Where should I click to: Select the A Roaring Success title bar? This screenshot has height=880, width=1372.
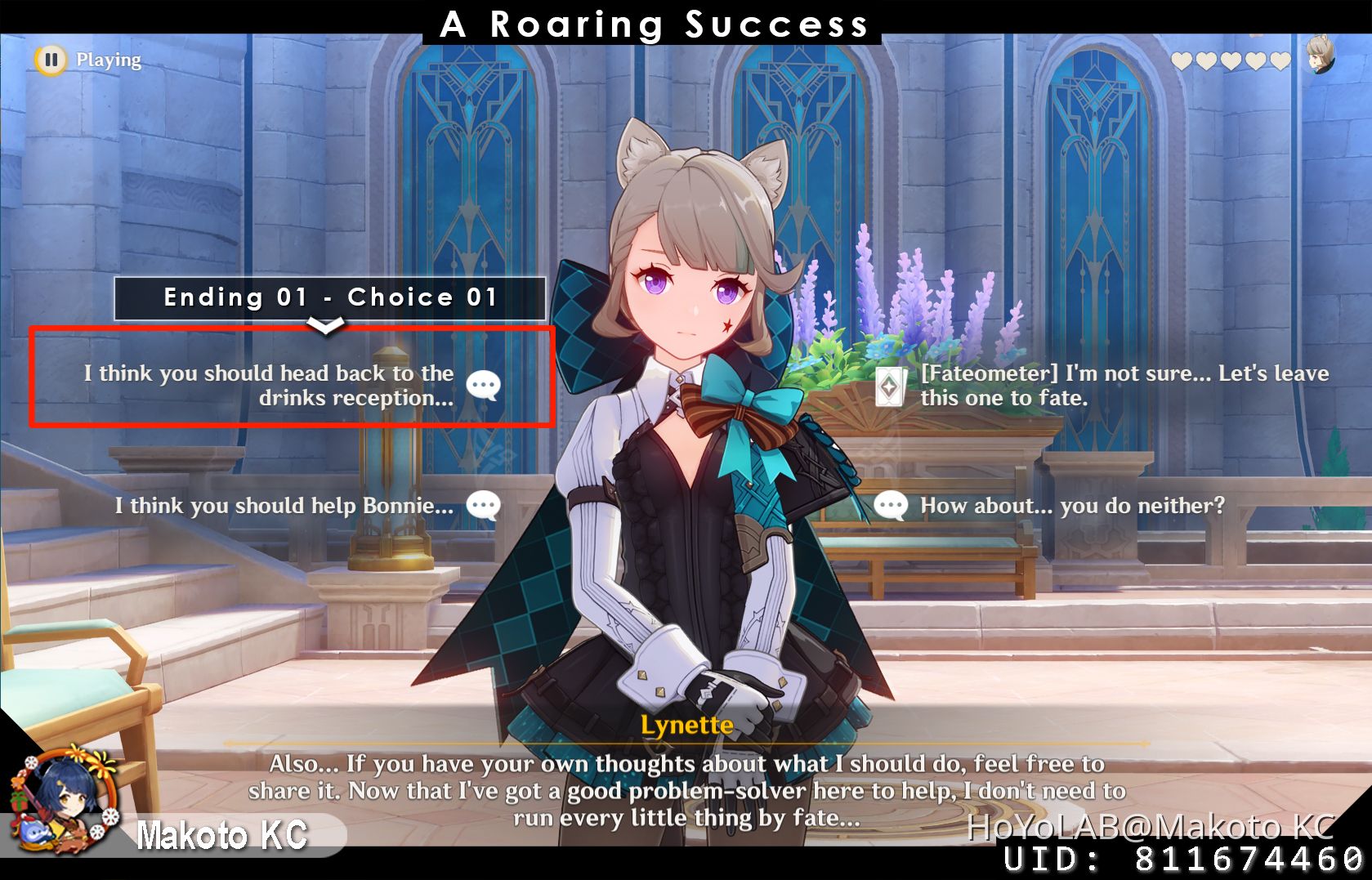pyautogui.click(x=654, y=24)
